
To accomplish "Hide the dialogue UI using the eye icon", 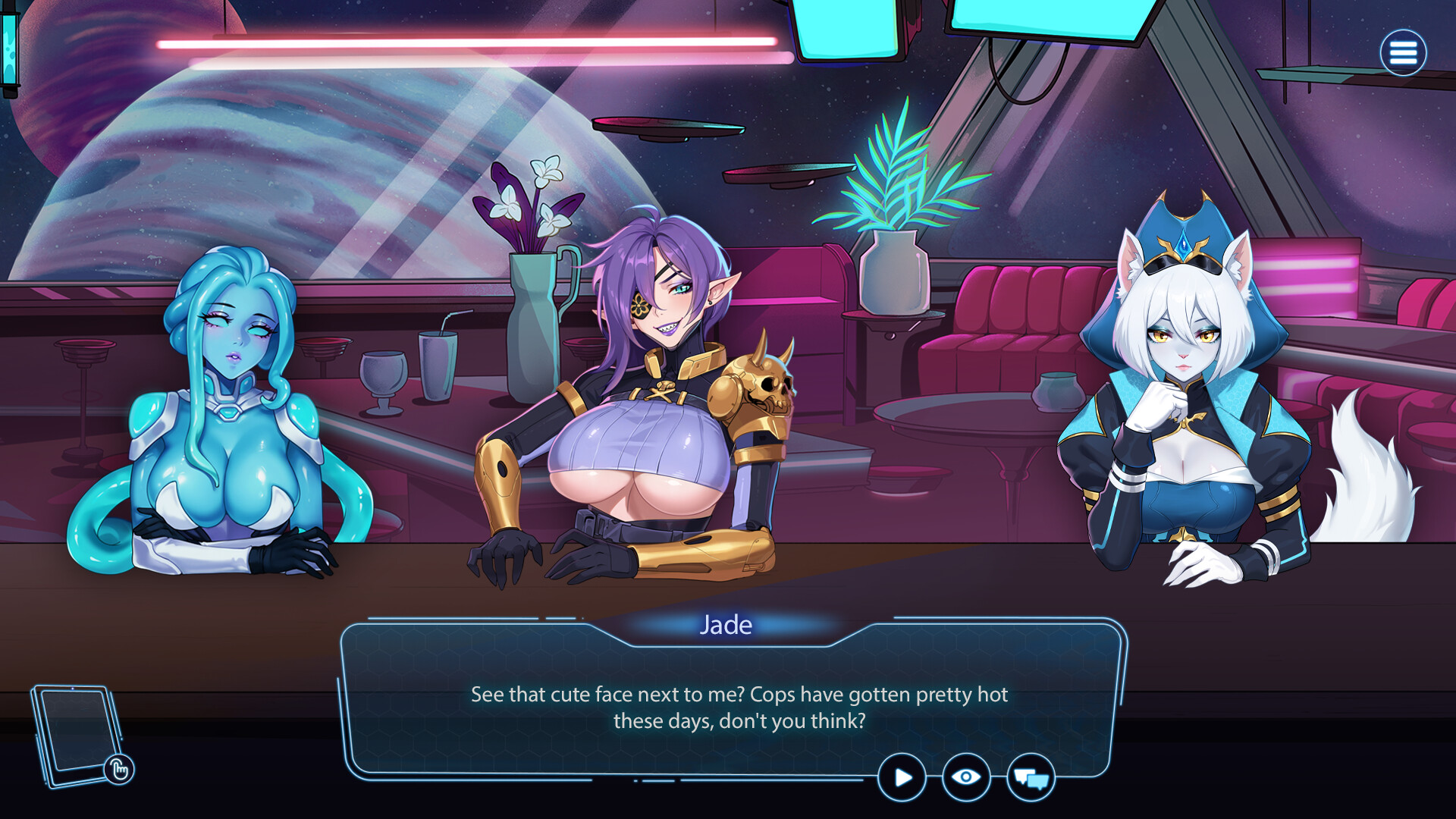I will [x=965, y=777].
